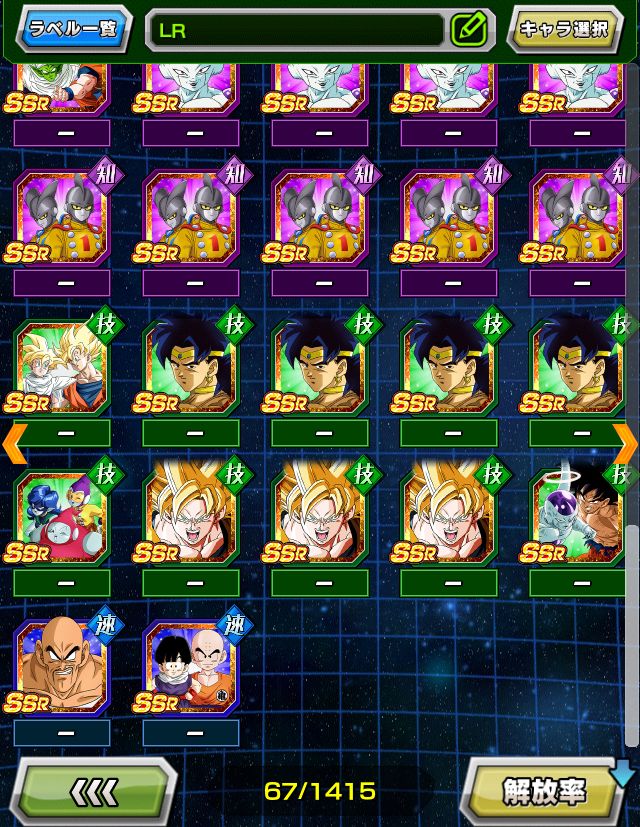The height and width of the screenshot is (827, 640).
Task: Select the Frieza and Goku card
Action: tap(579, 517)
